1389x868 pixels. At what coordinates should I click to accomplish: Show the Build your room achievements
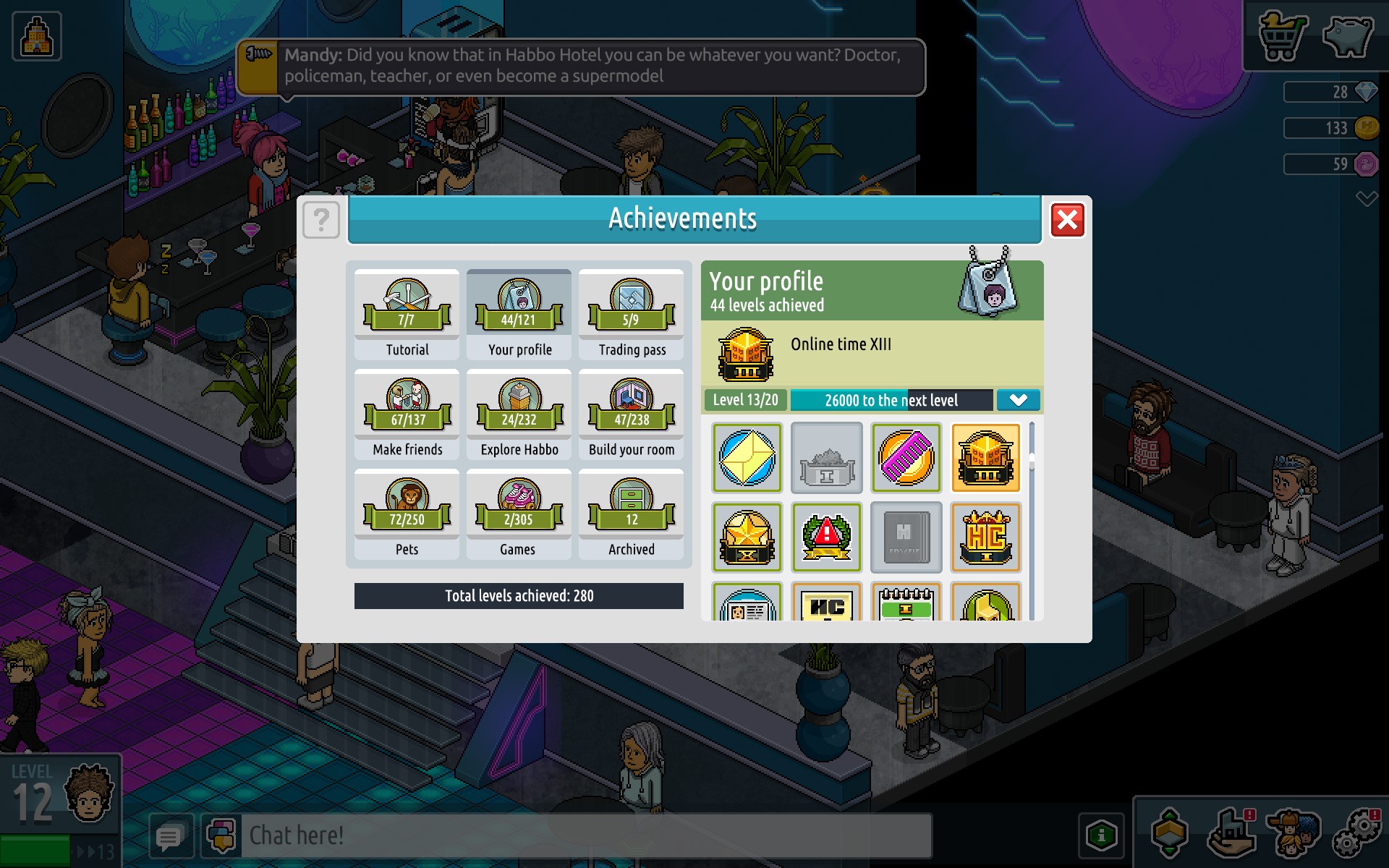tap(631, 414)
